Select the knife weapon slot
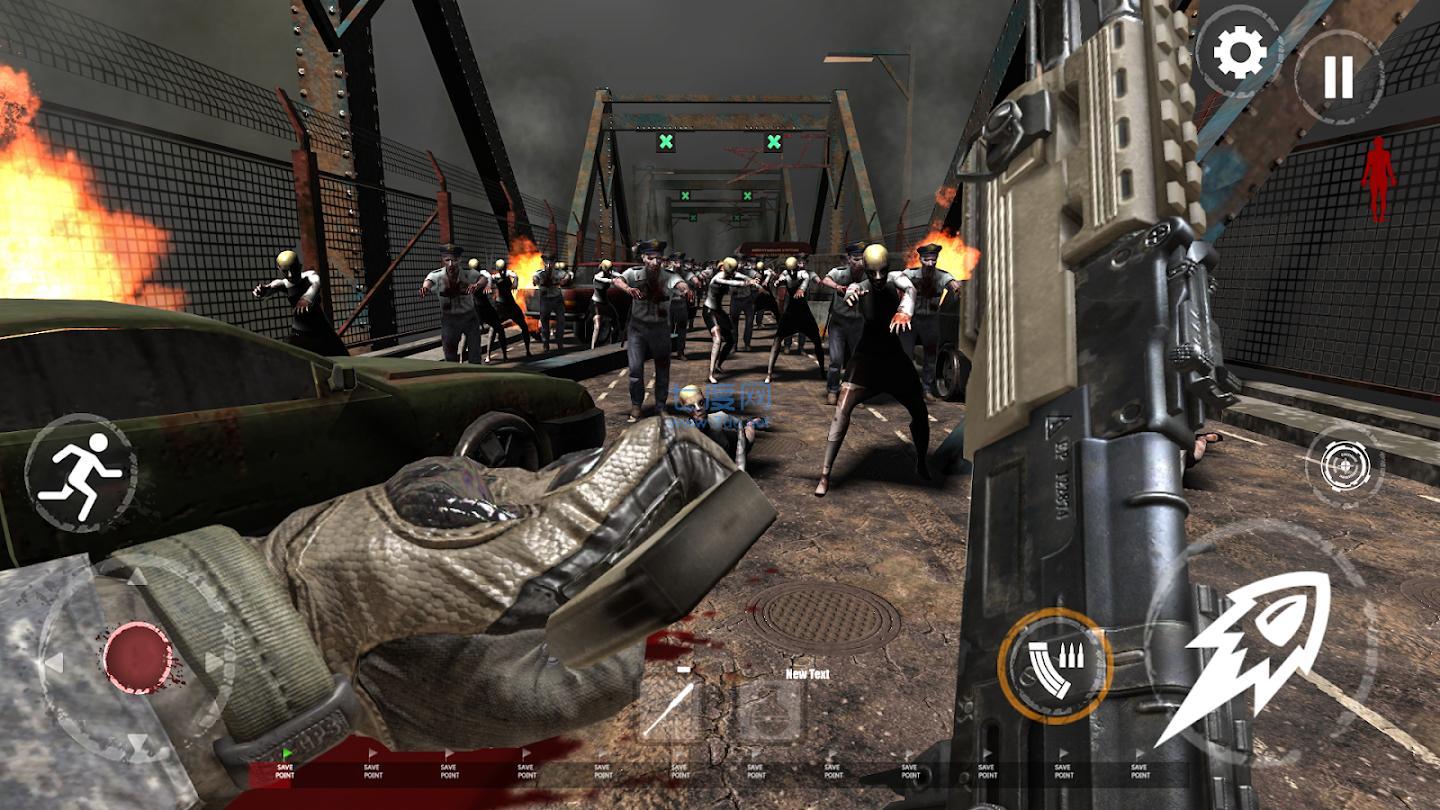Image resolution: width=1440 pixels, height=810 pixels. pos(669,708)
